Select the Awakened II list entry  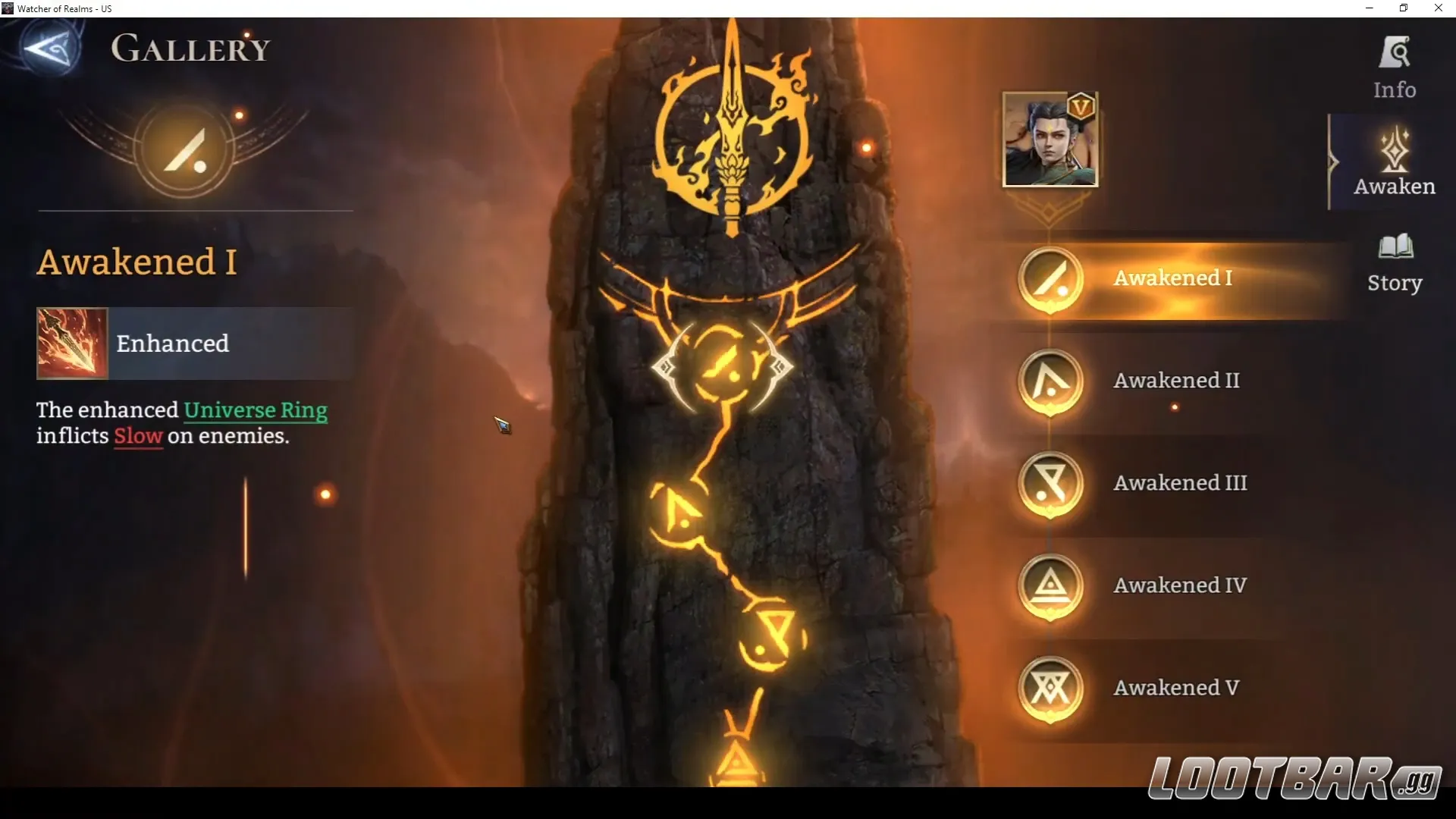click(1175, 381)
